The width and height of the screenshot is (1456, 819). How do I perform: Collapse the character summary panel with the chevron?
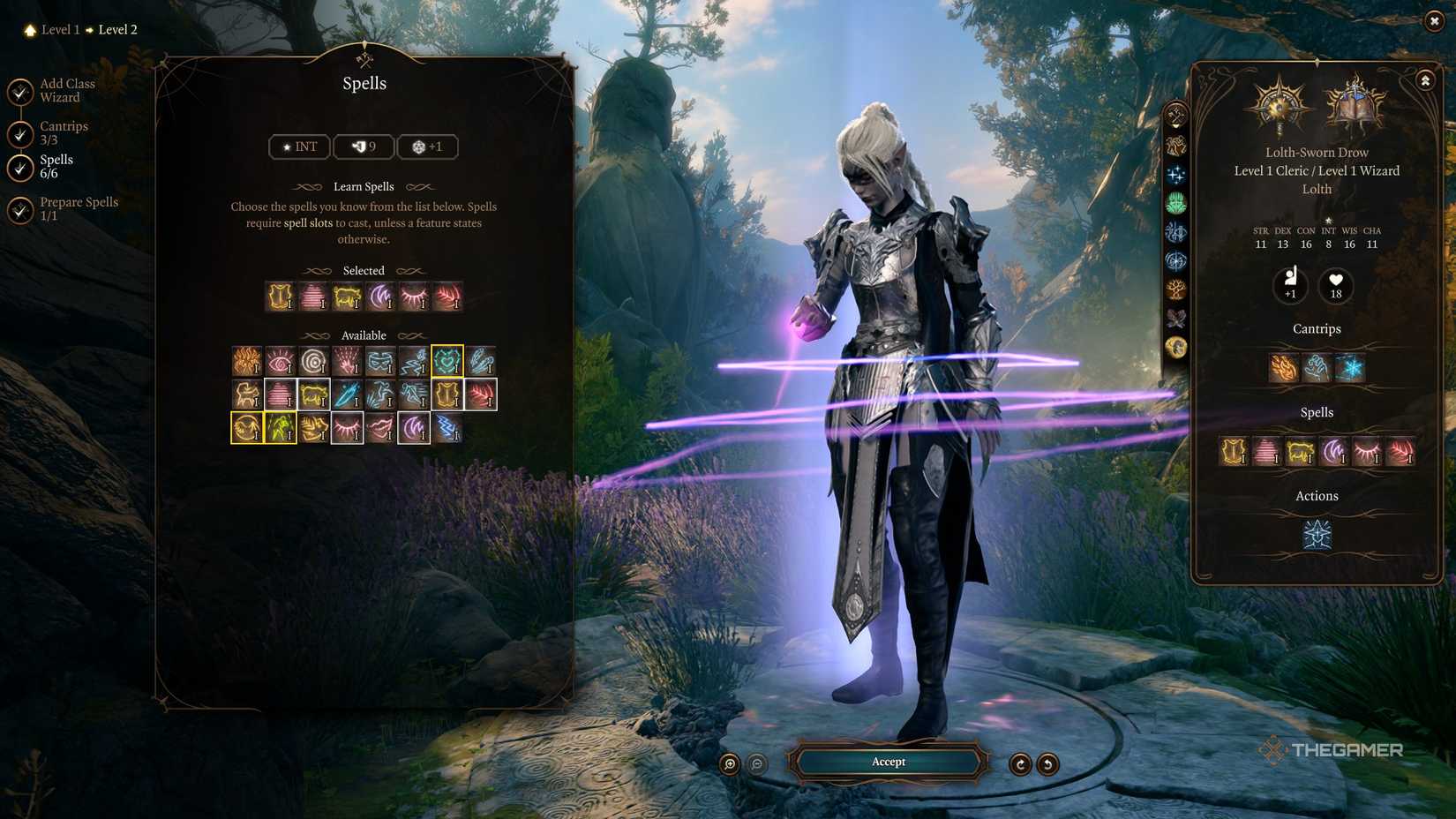(1425, 79)
